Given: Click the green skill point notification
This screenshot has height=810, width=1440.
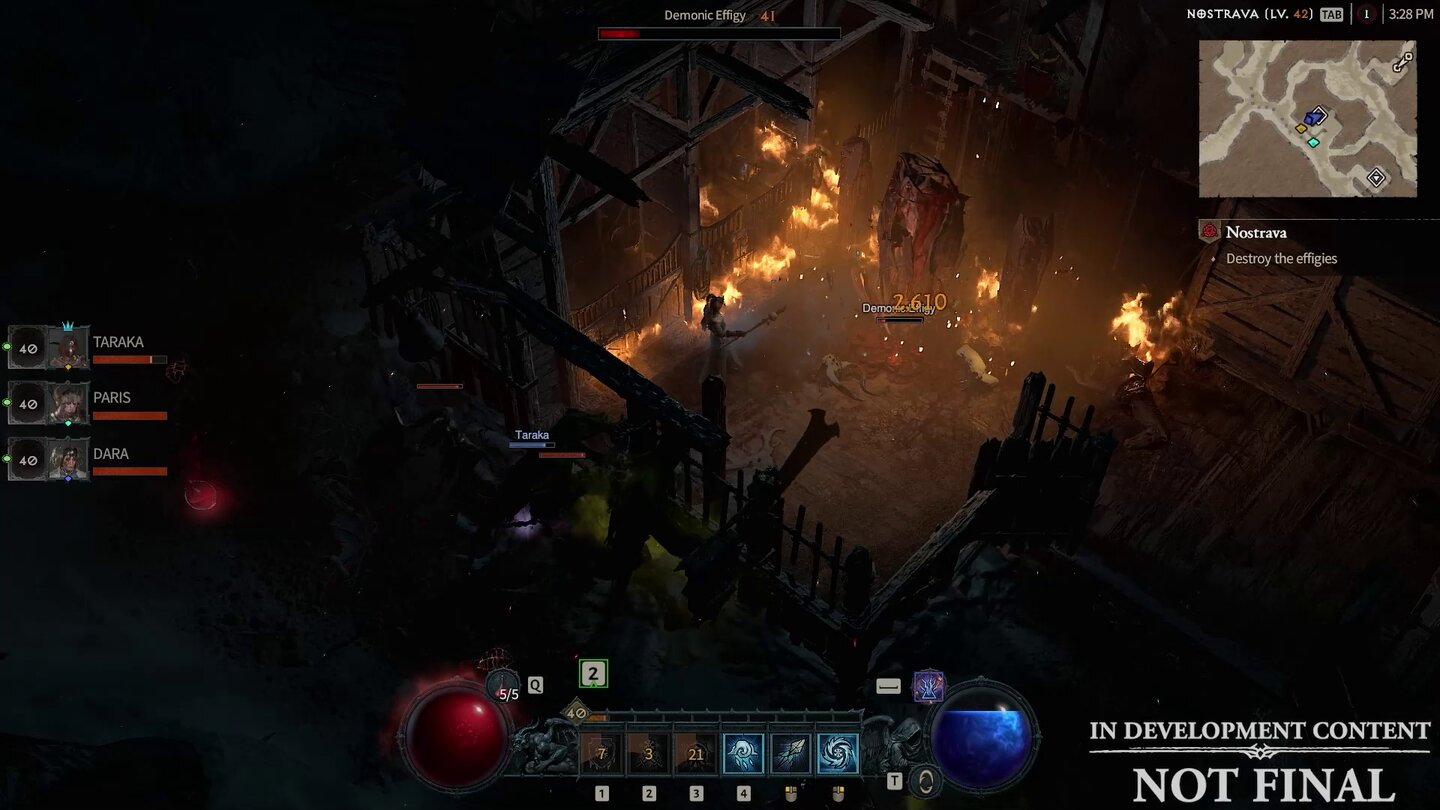Looking at the screenshot, I should click(593, 674).
